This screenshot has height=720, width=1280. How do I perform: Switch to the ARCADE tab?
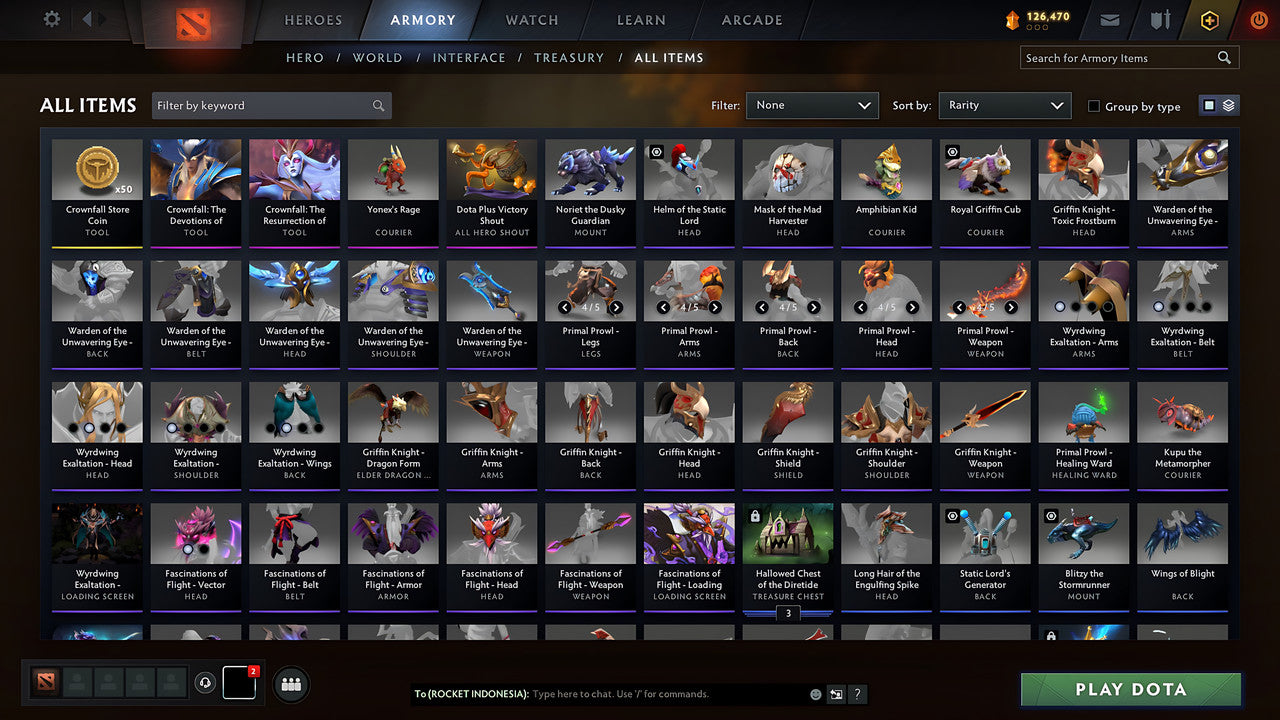click(750, 19)
